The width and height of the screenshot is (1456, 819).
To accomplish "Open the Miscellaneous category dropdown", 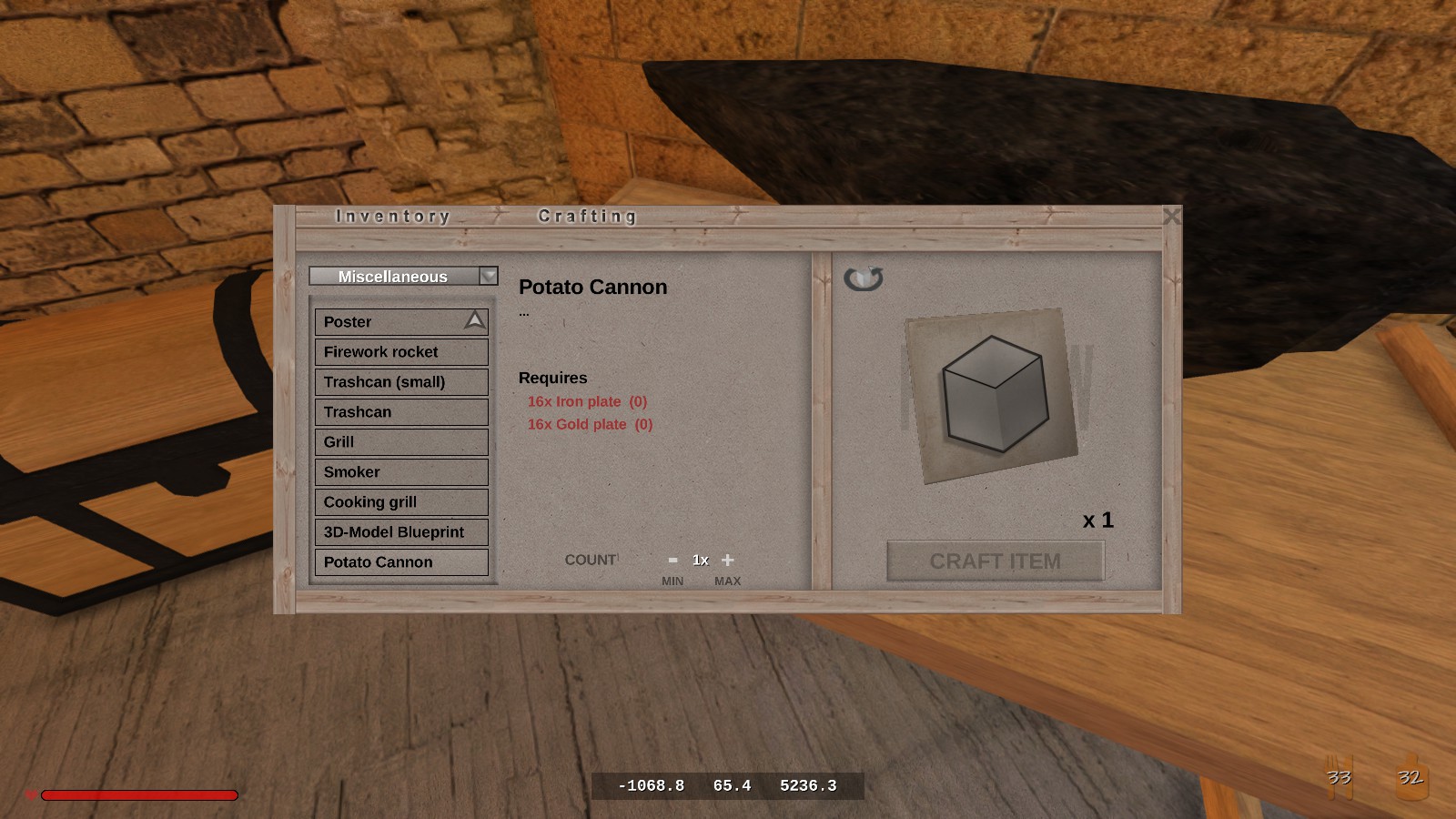I will [489, 276].
